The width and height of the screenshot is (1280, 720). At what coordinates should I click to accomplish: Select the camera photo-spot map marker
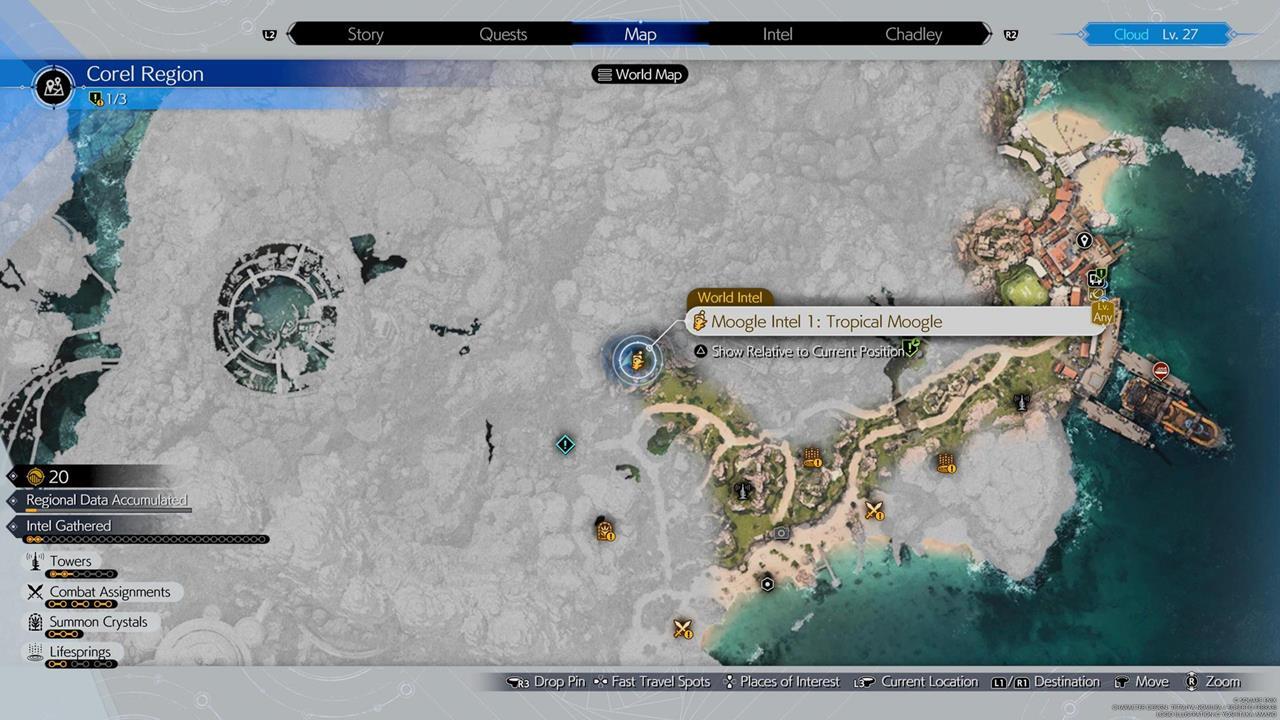[782, 533]
